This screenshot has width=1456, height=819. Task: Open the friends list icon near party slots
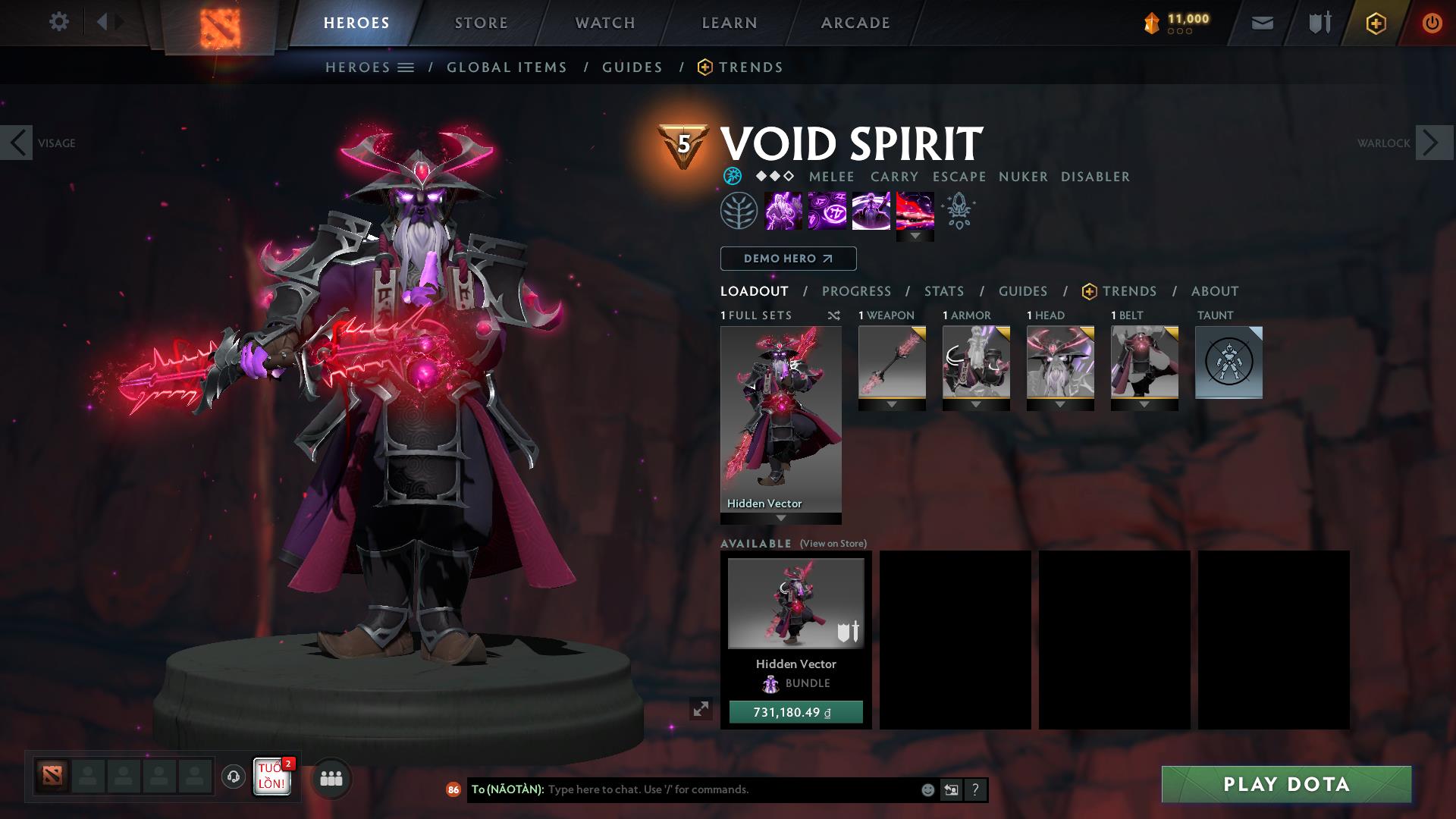(330, 778)
